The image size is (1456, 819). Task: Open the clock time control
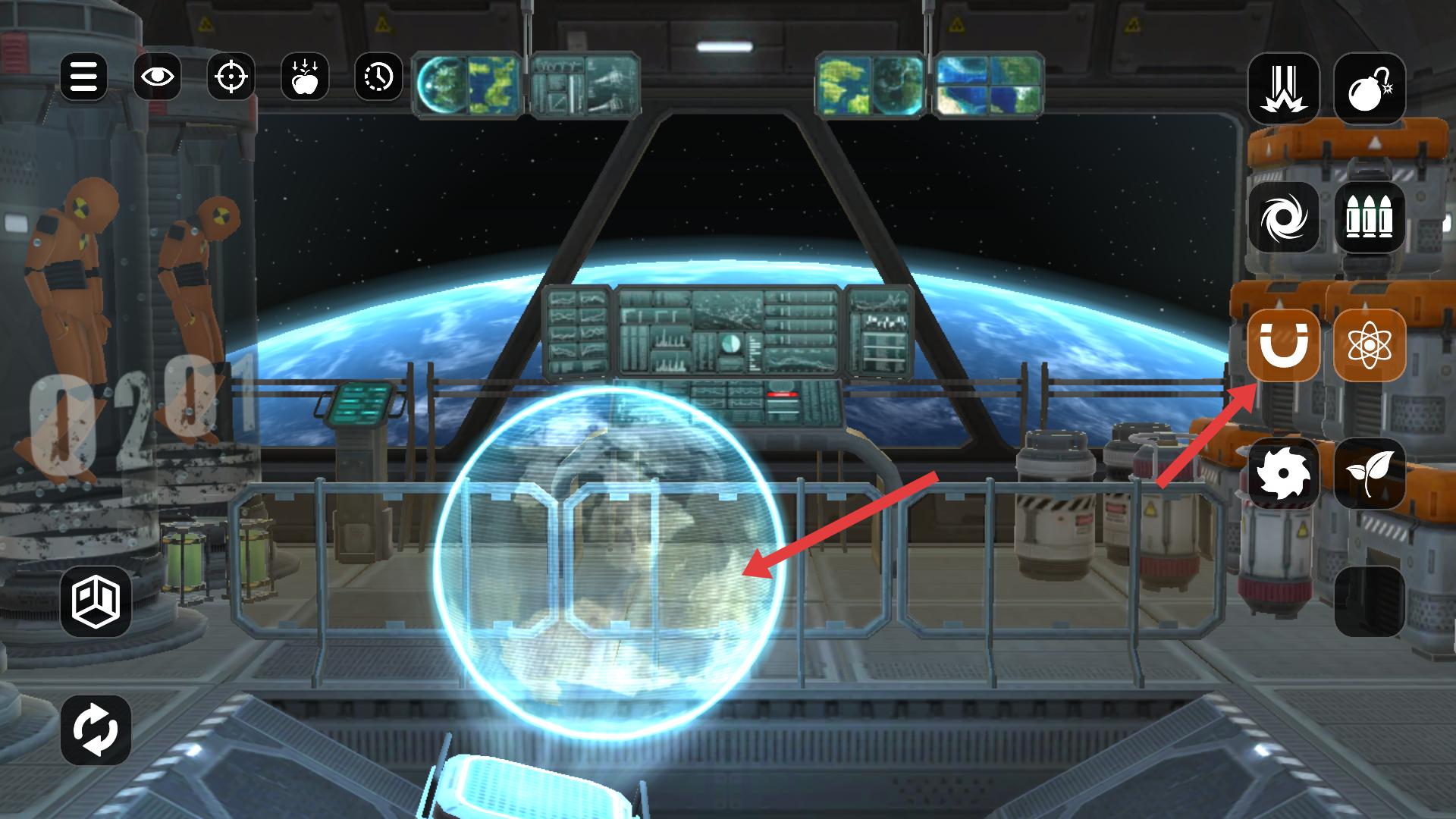click(x=378, y=77)
